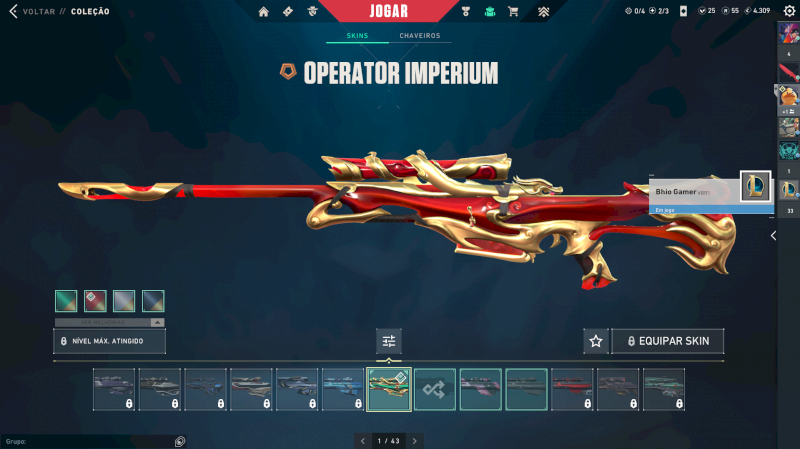This screenshot has height=449, width=800.
Task: Go to the next weapon page arrow
Action: (x=415, y=440)
